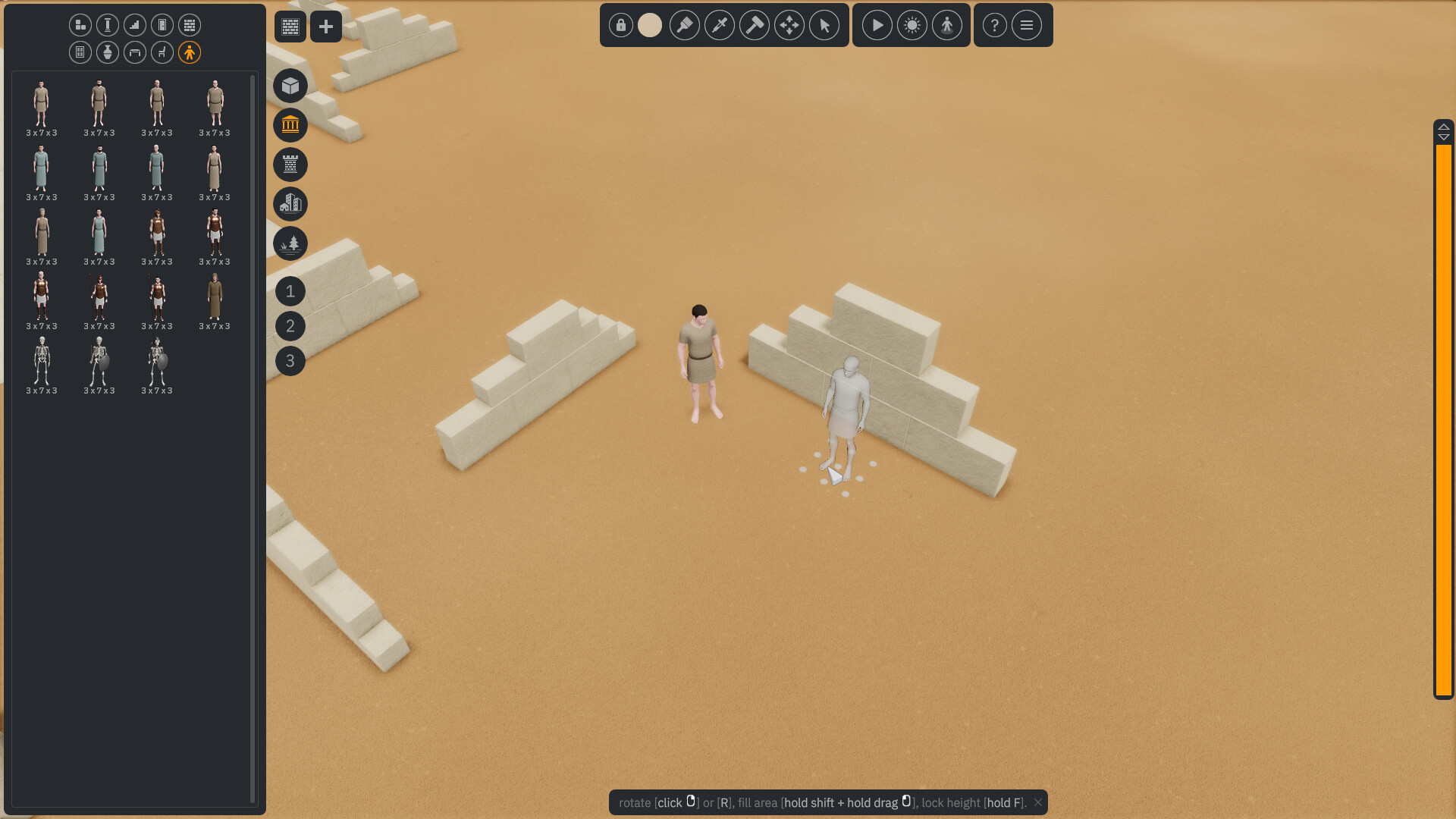This screenshot has height=819, width=1456.
Task: Open the chair furniture category
Action: point(162,52)
